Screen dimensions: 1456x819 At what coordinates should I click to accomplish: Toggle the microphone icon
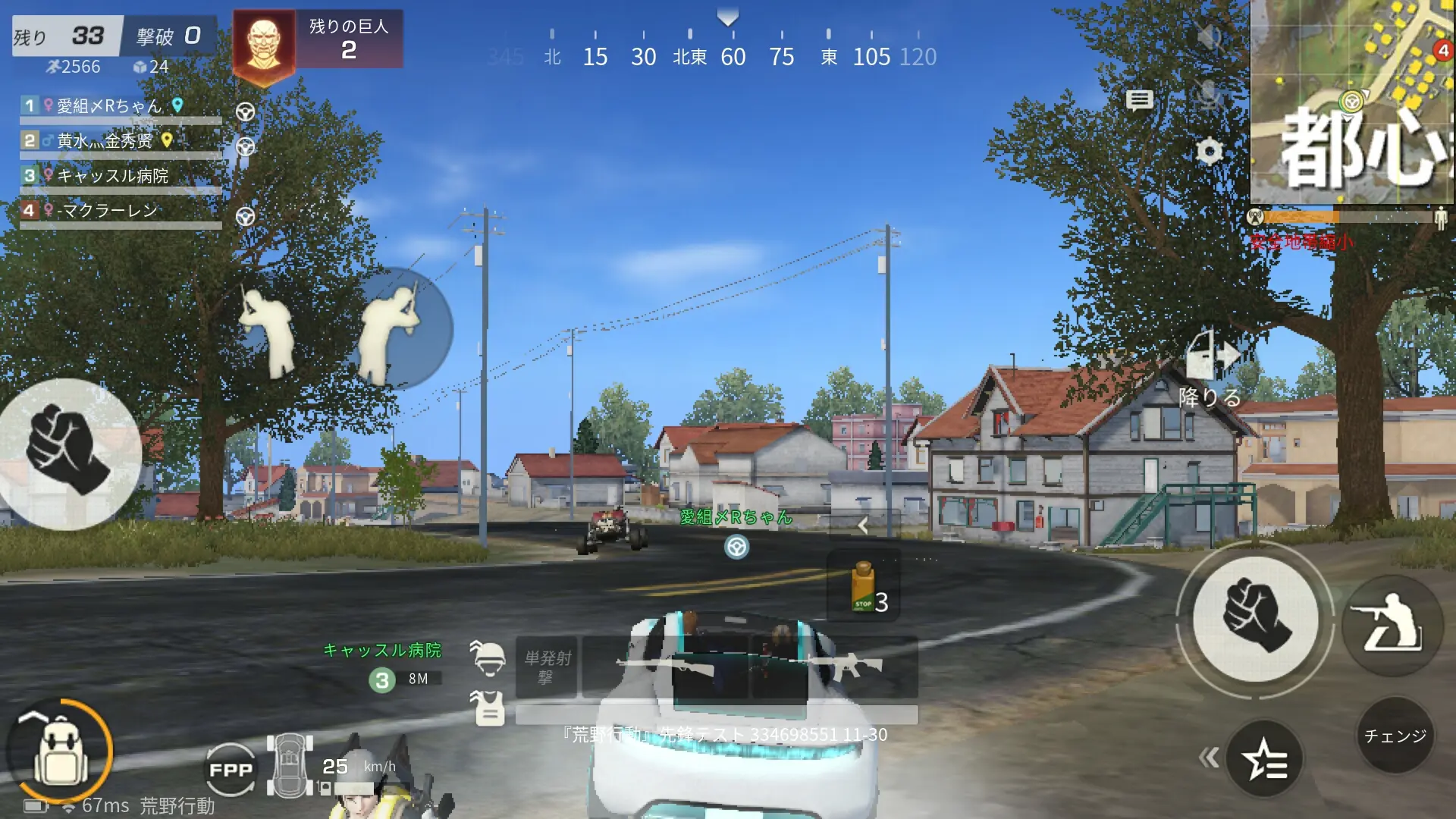(1209, 95)
